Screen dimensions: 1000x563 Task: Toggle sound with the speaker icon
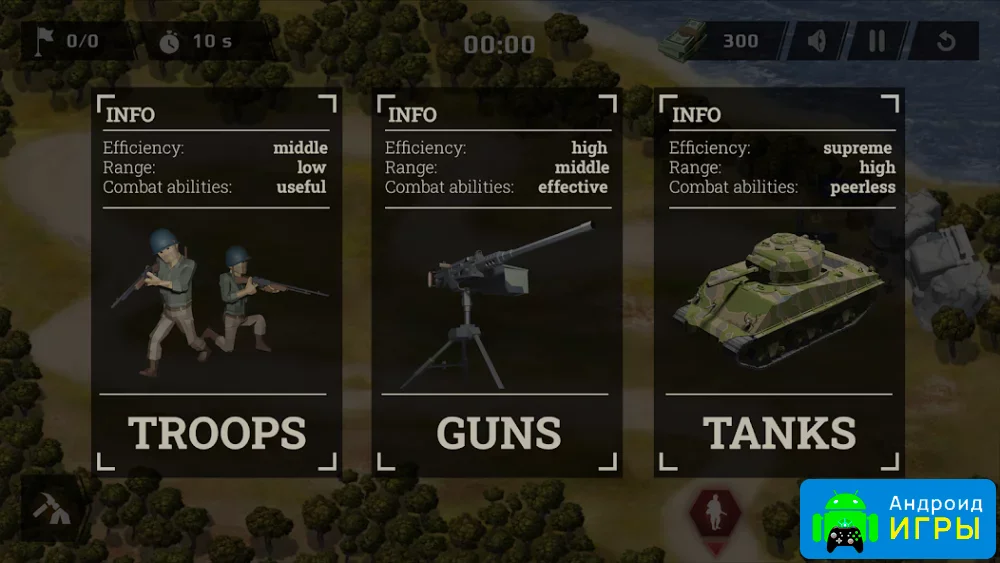(818, 42)
